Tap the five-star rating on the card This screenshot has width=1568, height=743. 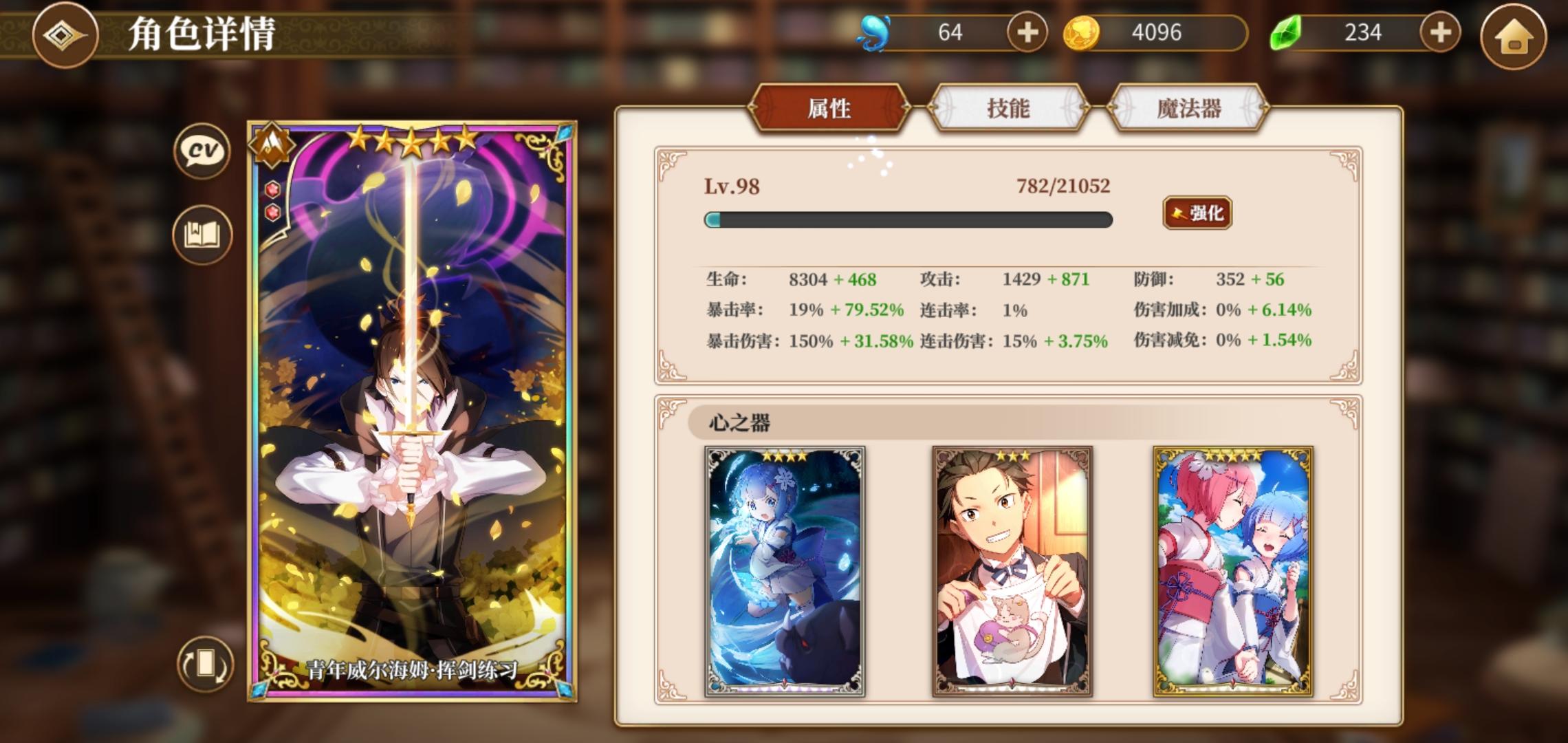click(411, 140)
